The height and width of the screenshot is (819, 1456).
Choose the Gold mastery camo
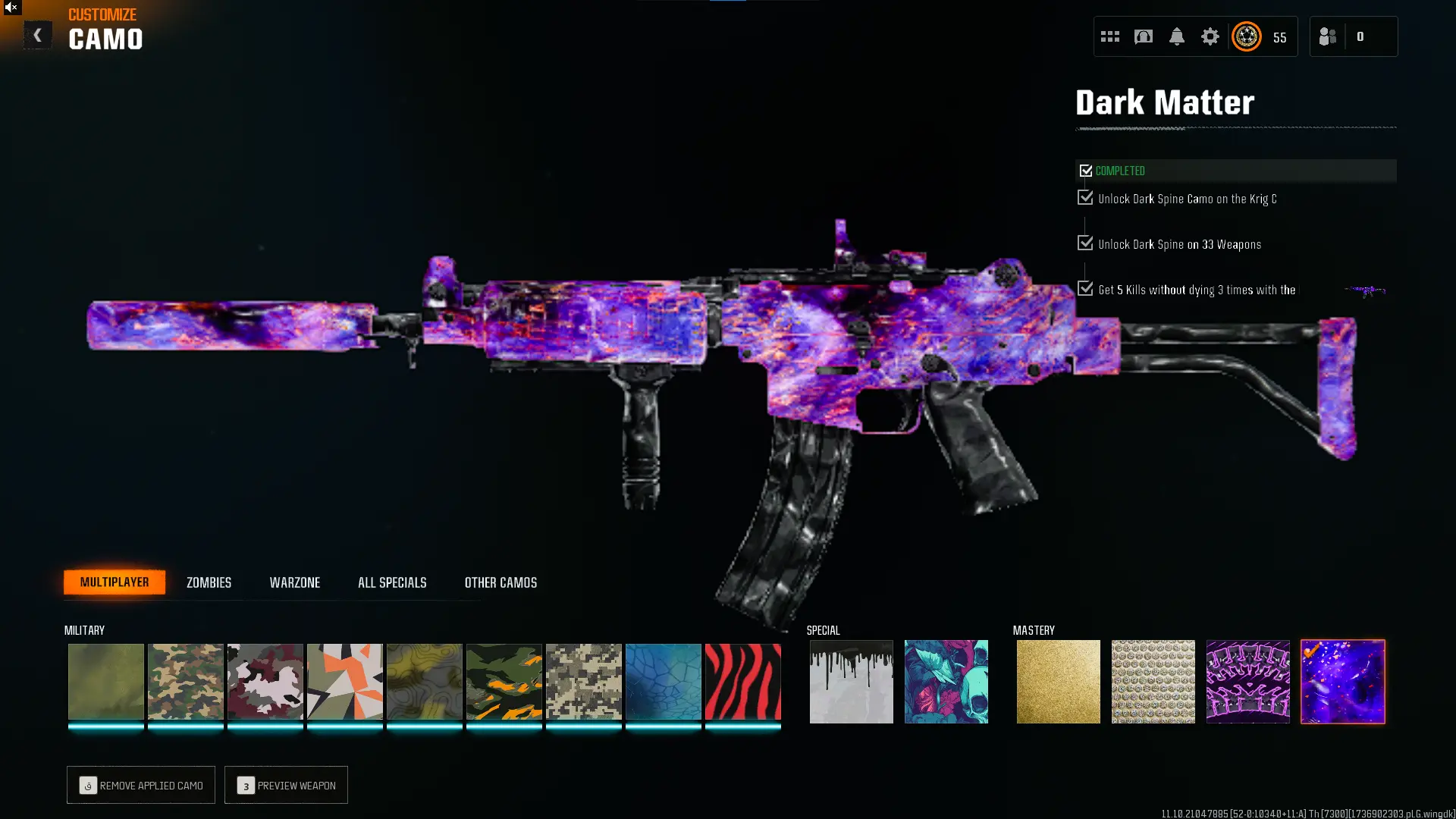1058,682
